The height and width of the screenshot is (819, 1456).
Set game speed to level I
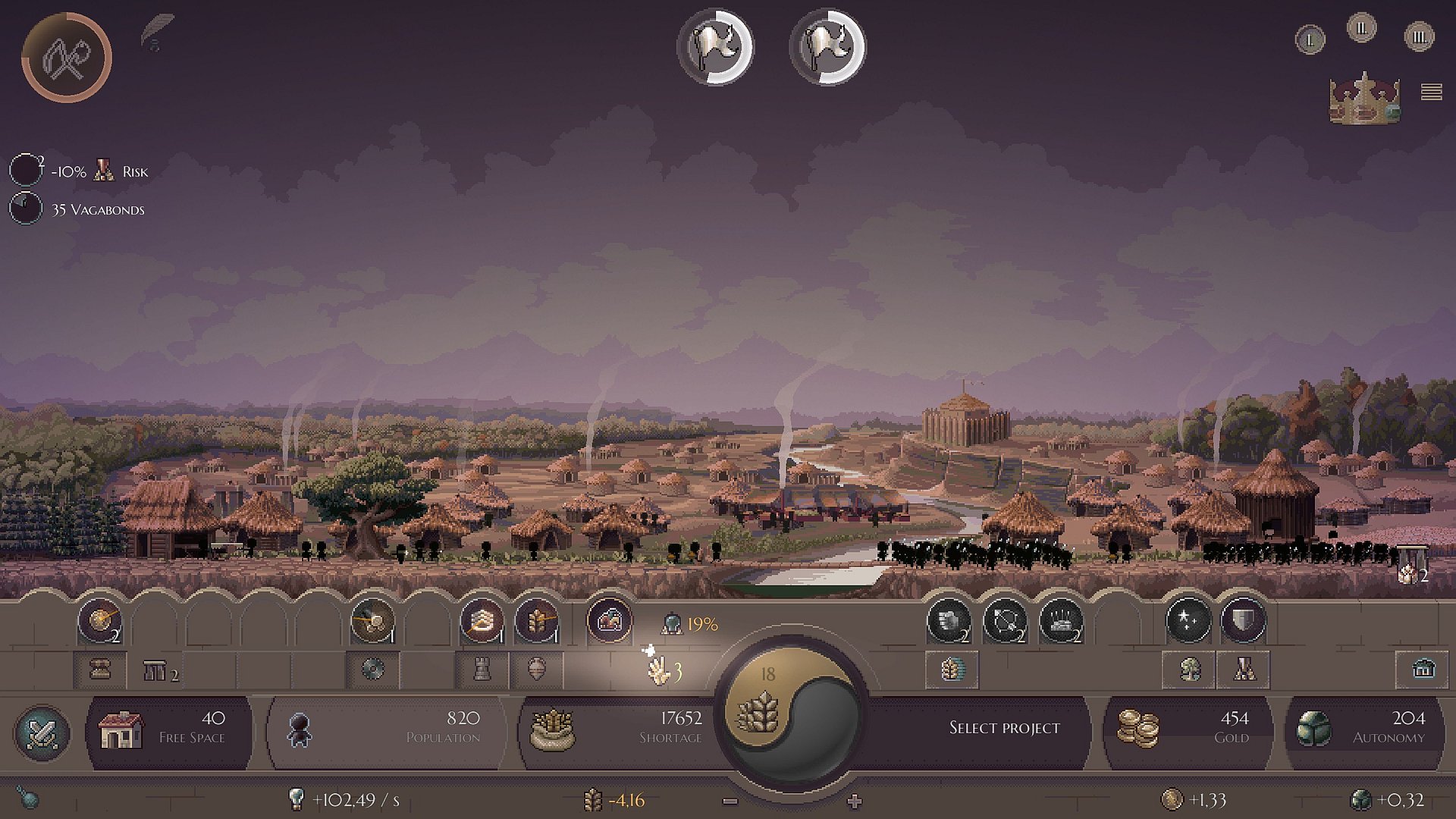[x=1310, y=39]
